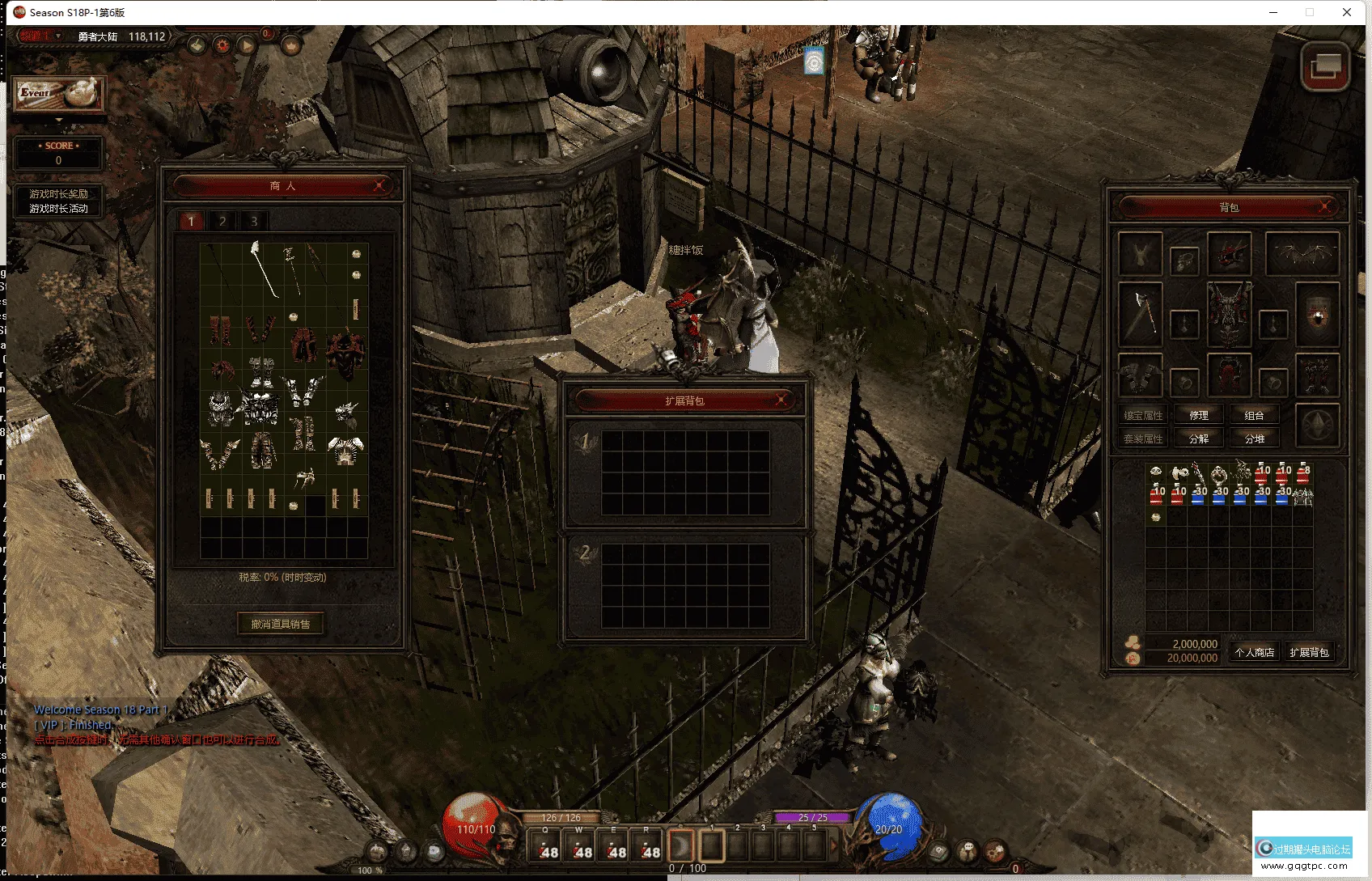Close the merchant shop window

coord(379,186)
